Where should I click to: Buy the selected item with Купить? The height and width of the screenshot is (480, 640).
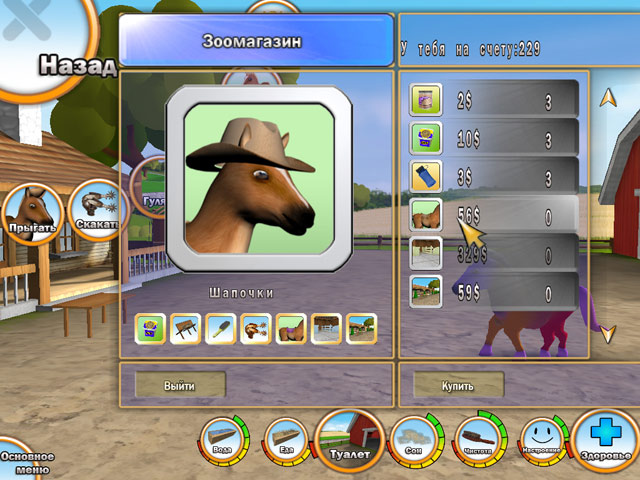tap(458, 385)
